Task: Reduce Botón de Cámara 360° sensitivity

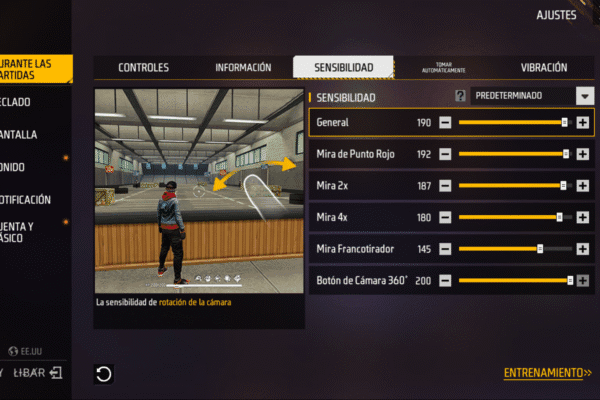Action: [445, 280]
